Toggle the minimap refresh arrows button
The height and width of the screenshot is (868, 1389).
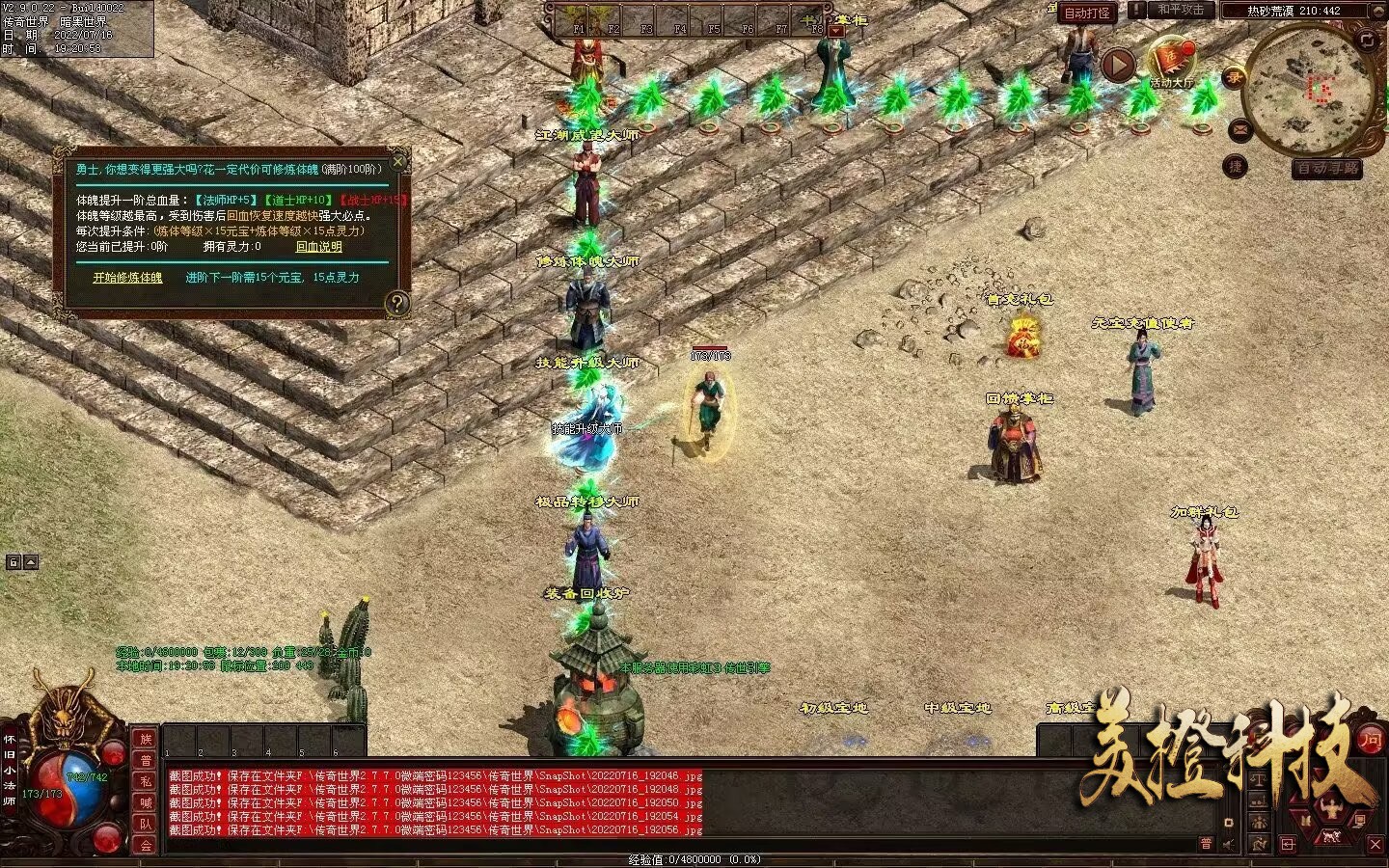click(1367, 40)
